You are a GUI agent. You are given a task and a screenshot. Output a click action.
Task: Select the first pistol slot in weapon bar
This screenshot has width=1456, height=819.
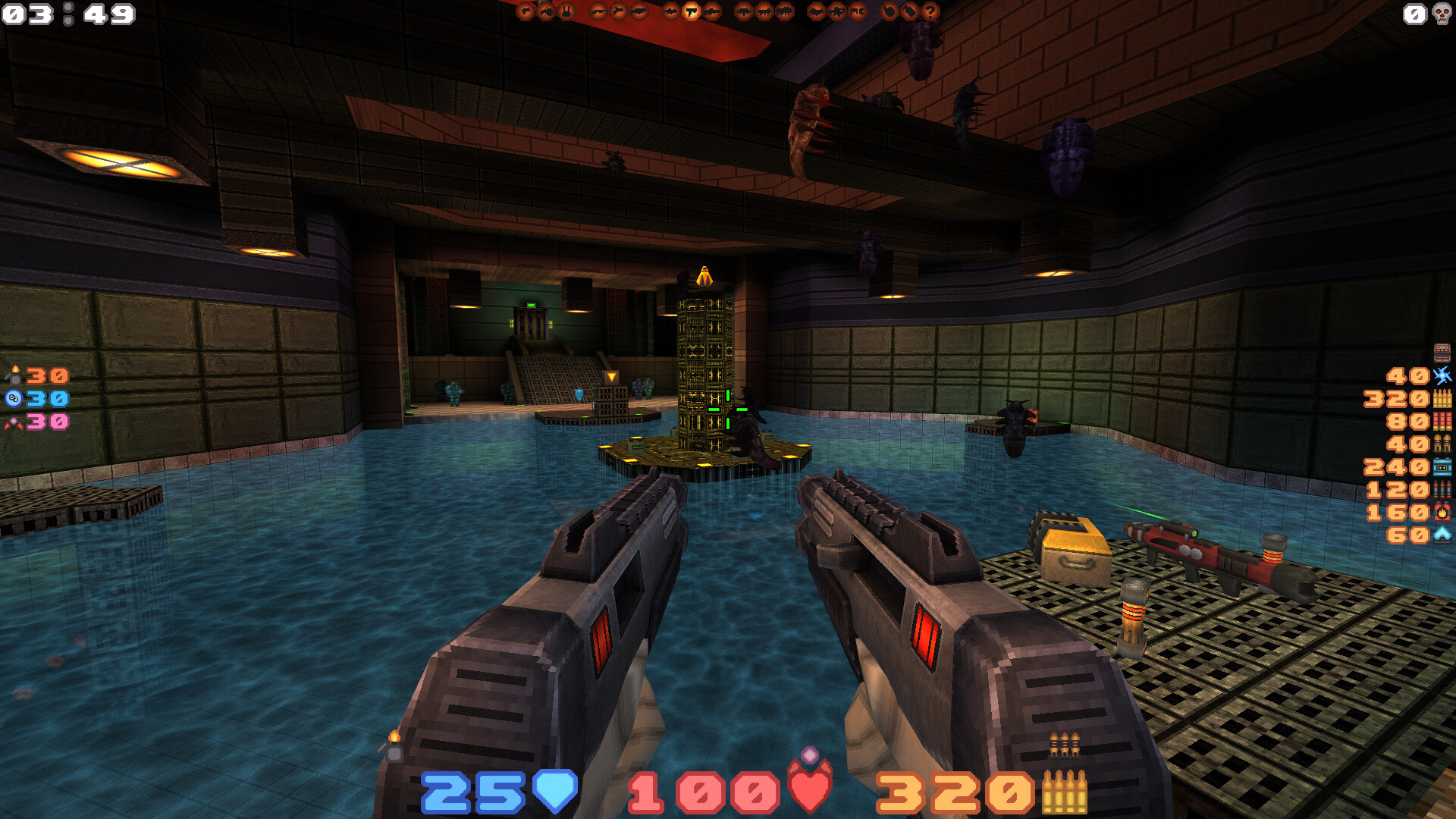(x=525, y=11)
